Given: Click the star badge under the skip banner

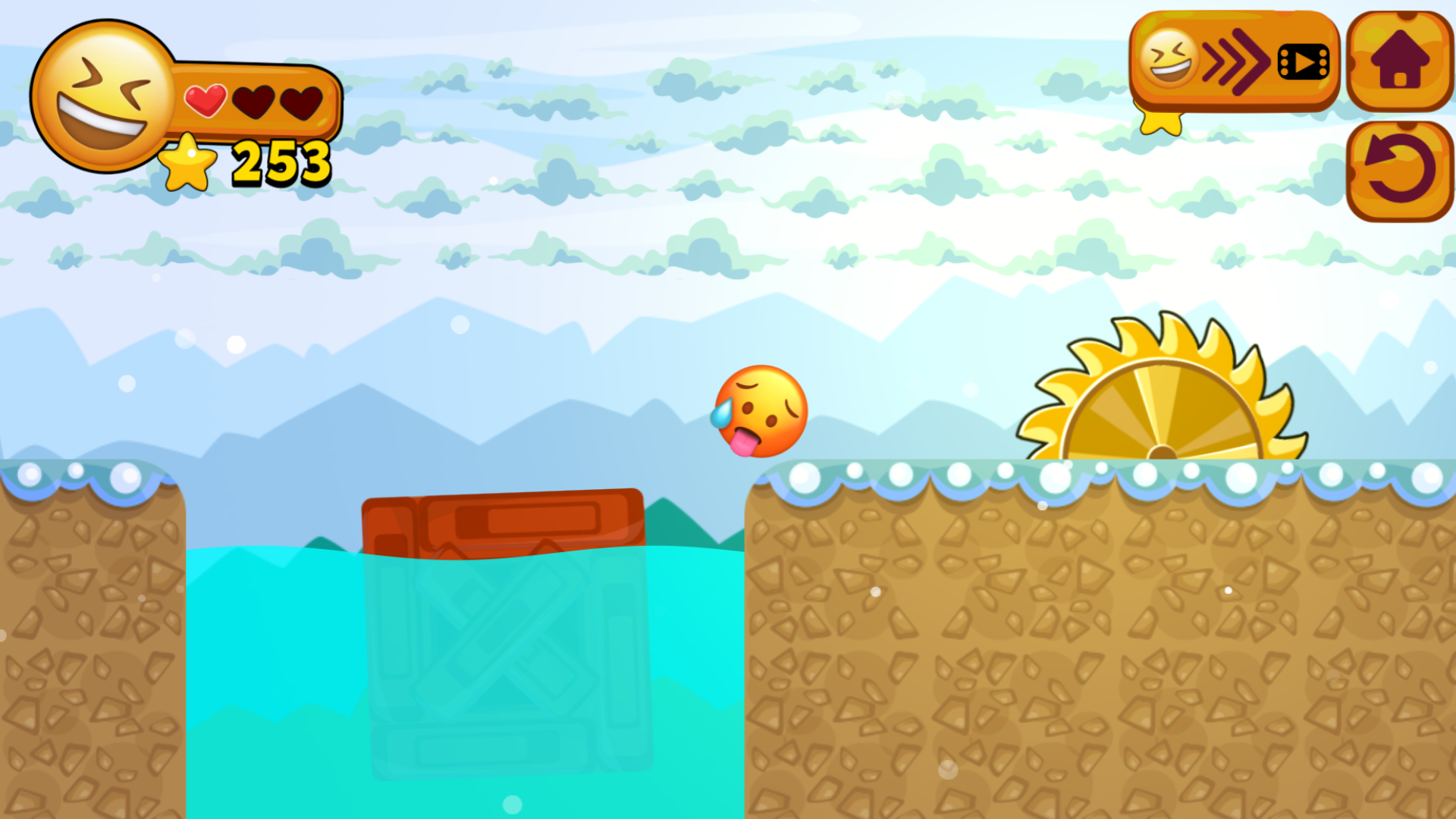Looking at the screenshot, I should pos(1161,121).
